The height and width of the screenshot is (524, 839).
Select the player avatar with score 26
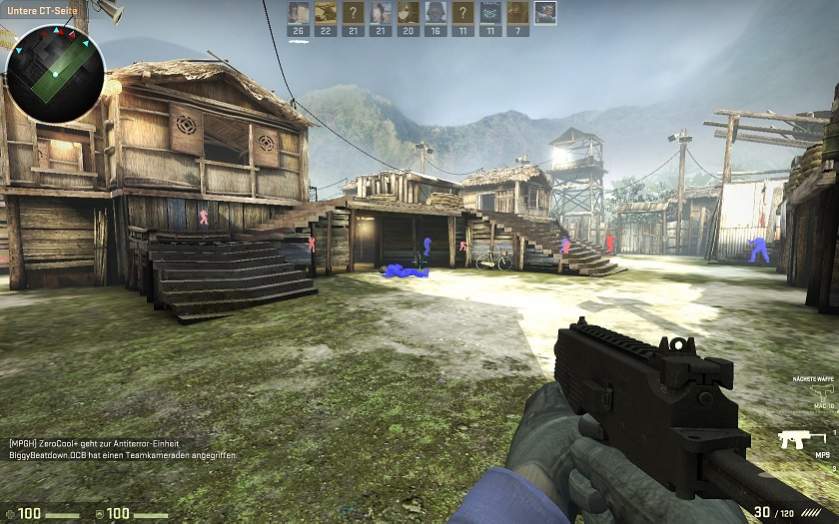299,13
